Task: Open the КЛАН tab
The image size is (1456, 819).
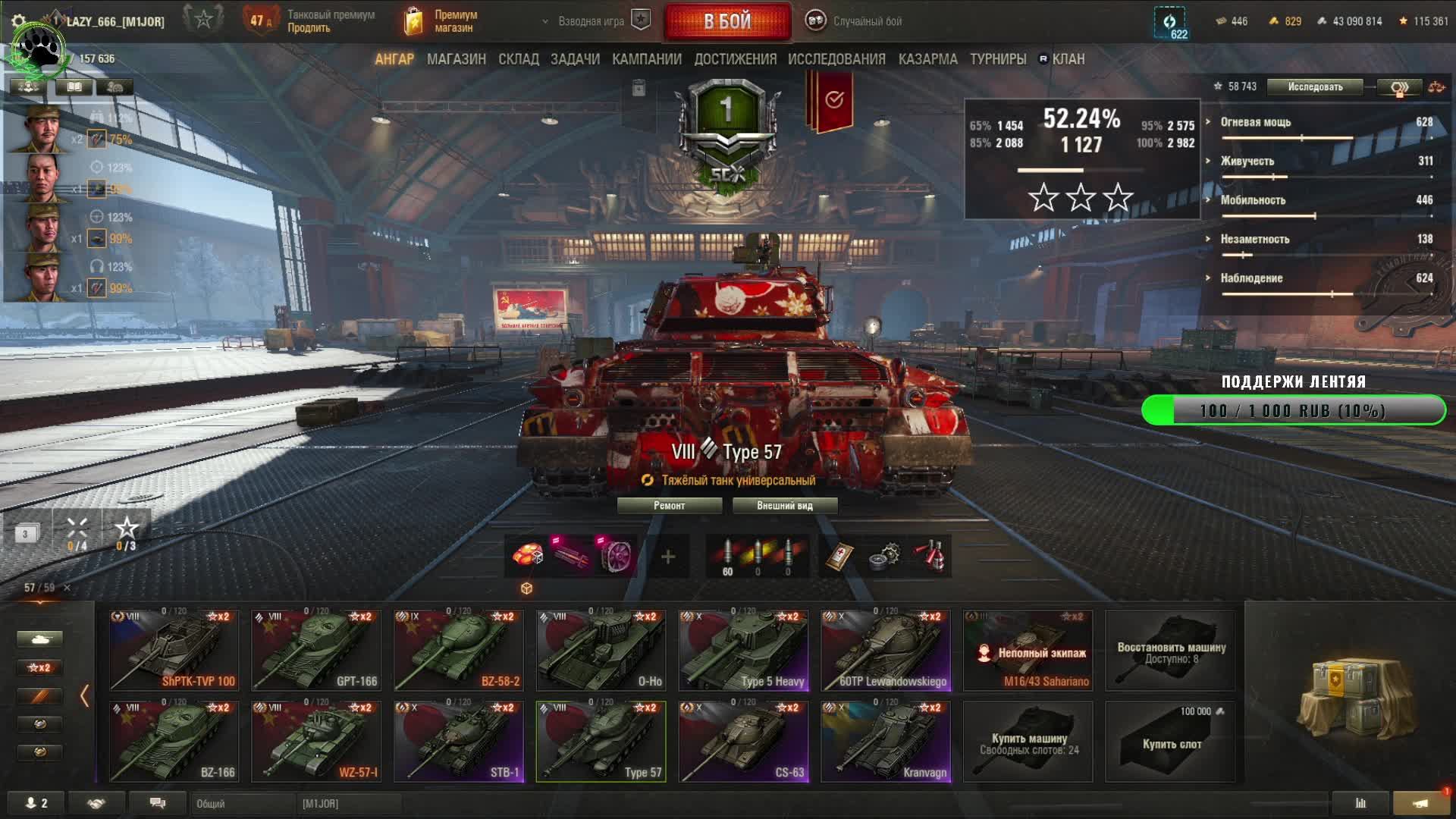Action: tap(1068, 59)
